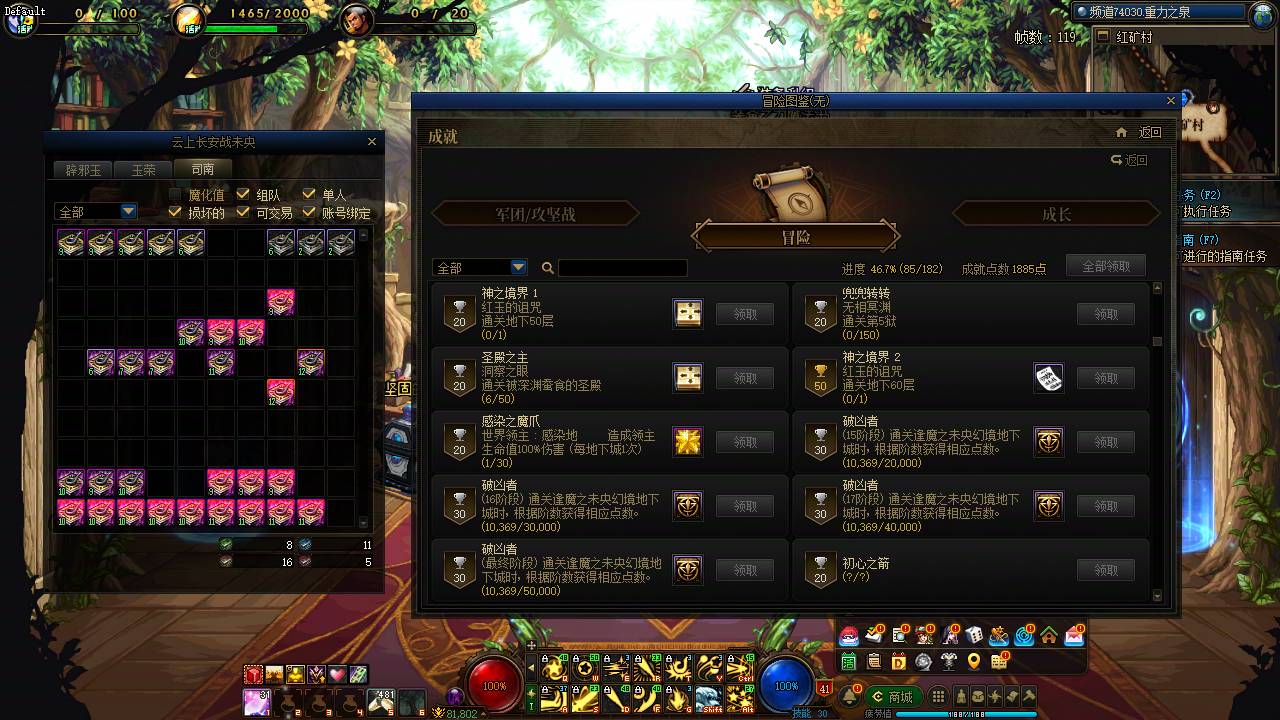Click the yellow map pin icon
Image resolution: width=1280 pixels, height=720 pixels.
(974, 661)
